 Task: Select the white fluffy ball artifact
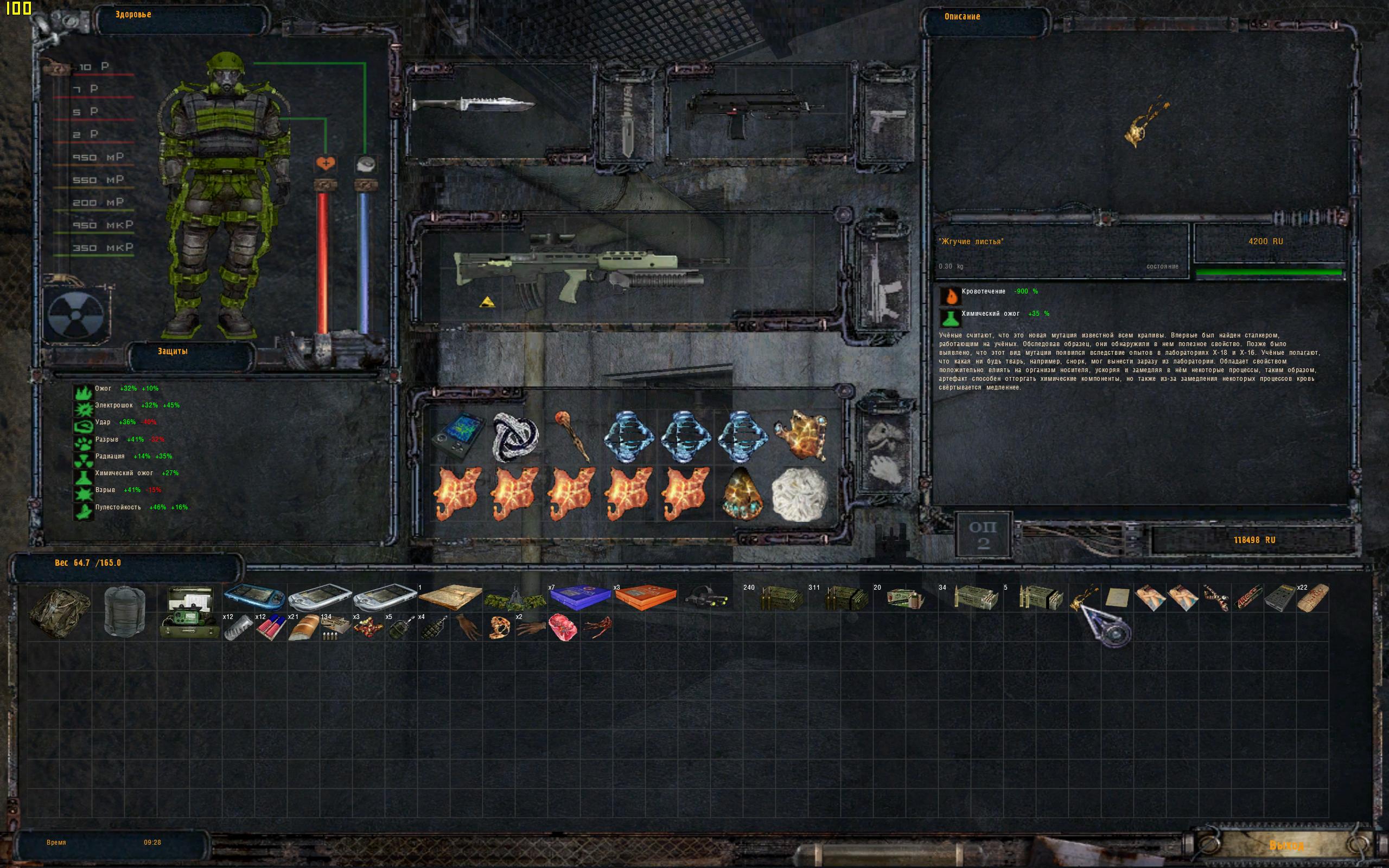point(800,494)
